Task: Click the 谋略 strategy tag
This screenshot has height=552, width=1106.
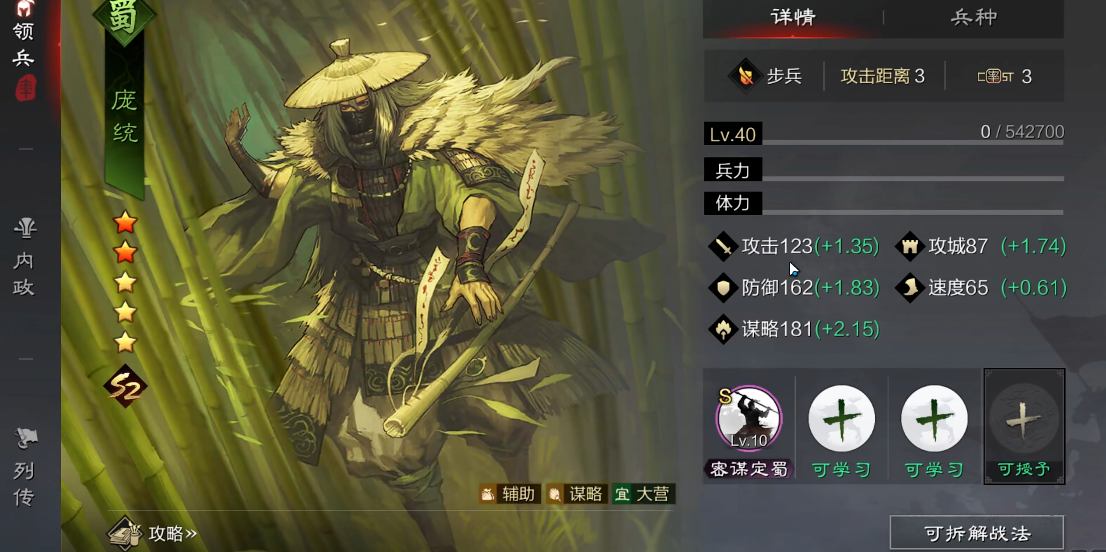Action: (576, 494)
